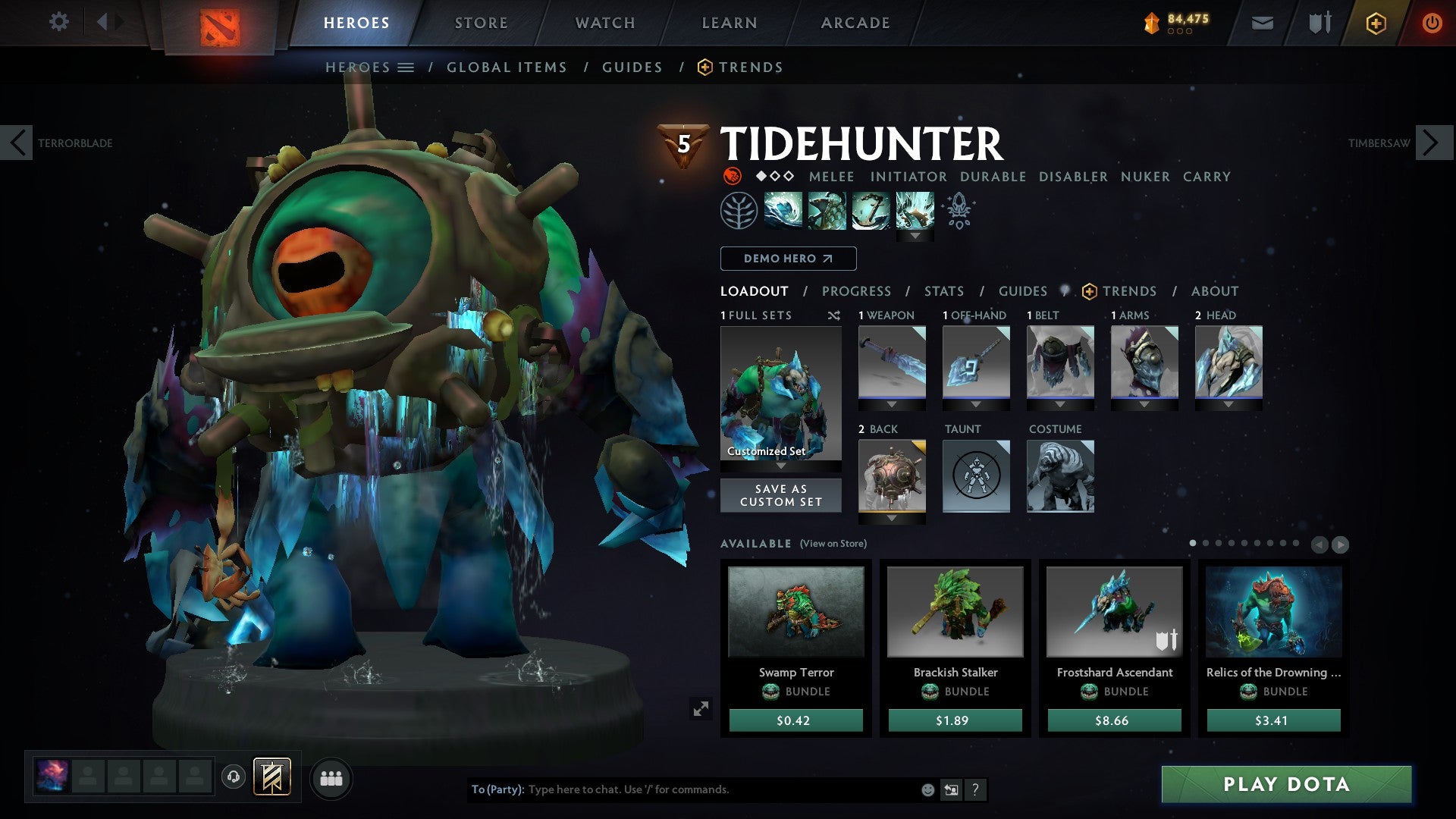Click the fullscreen expand arrows on hero preview
The image size is (1456, 819).
(701, 708)
